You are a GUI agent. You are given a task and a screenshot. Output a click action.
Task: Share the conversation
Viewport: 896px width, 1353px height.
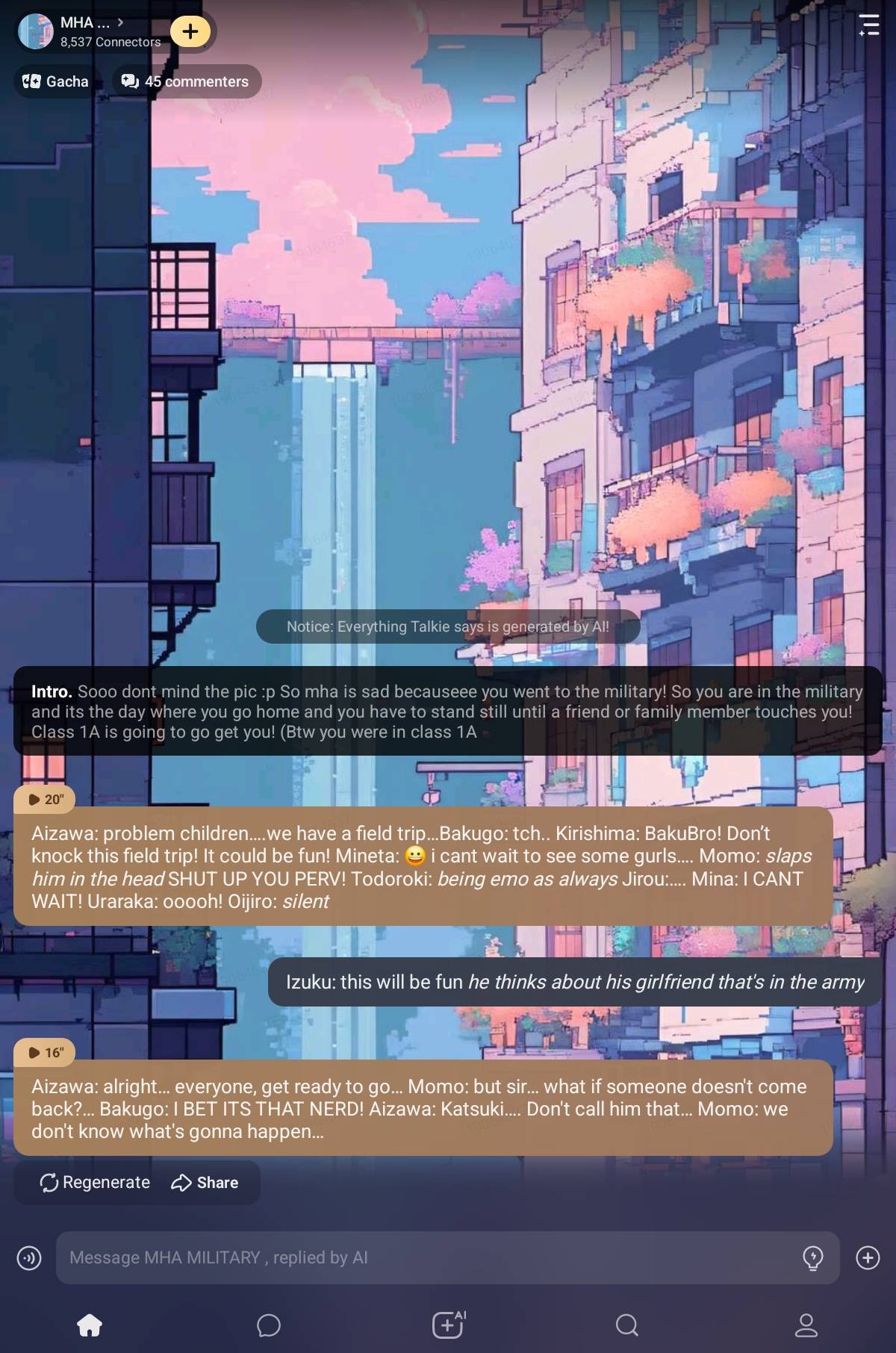[205, 1182]
